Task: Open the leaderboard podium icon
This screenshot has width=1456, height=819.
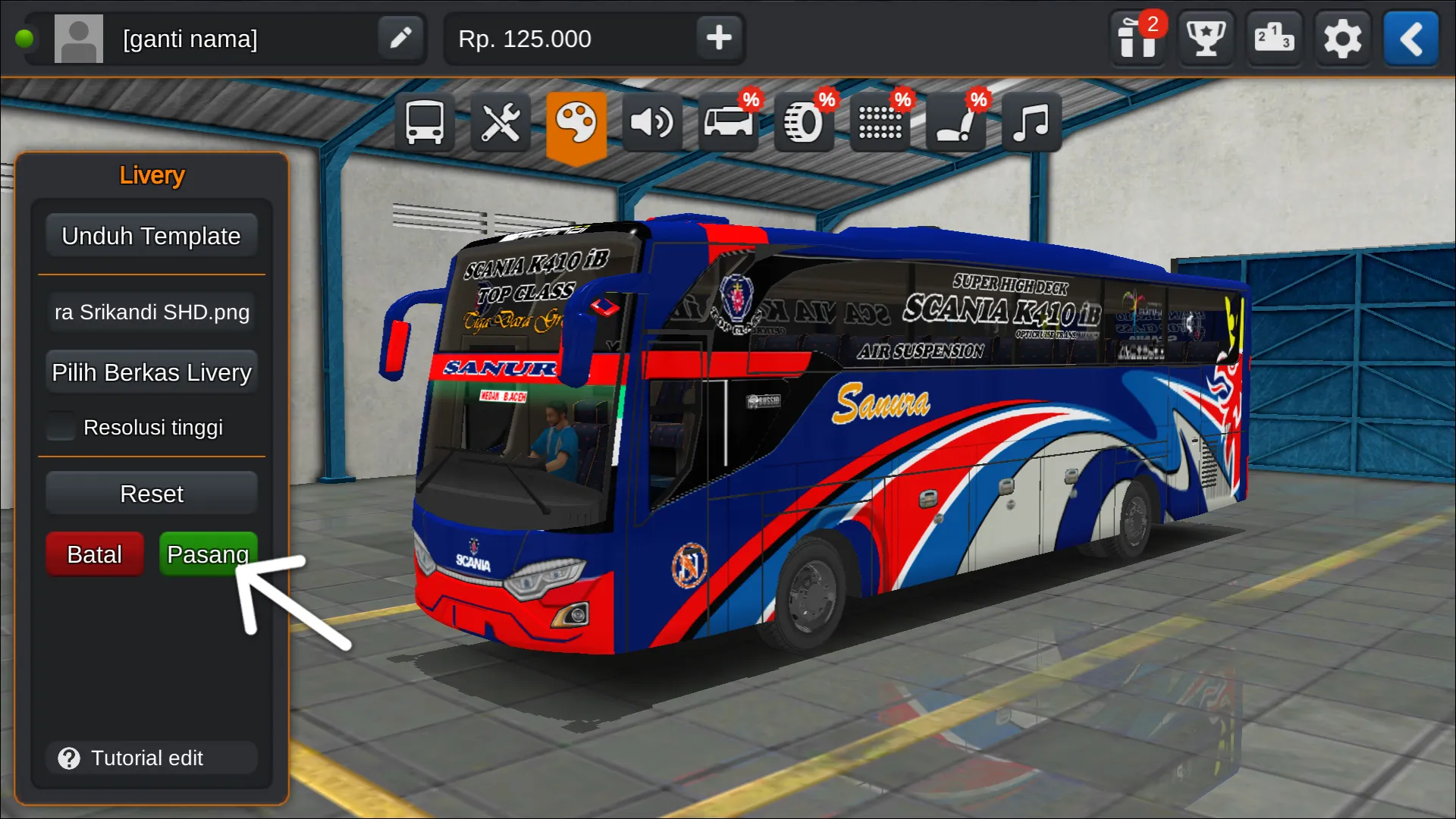Action: click(x=1273, y=39)
